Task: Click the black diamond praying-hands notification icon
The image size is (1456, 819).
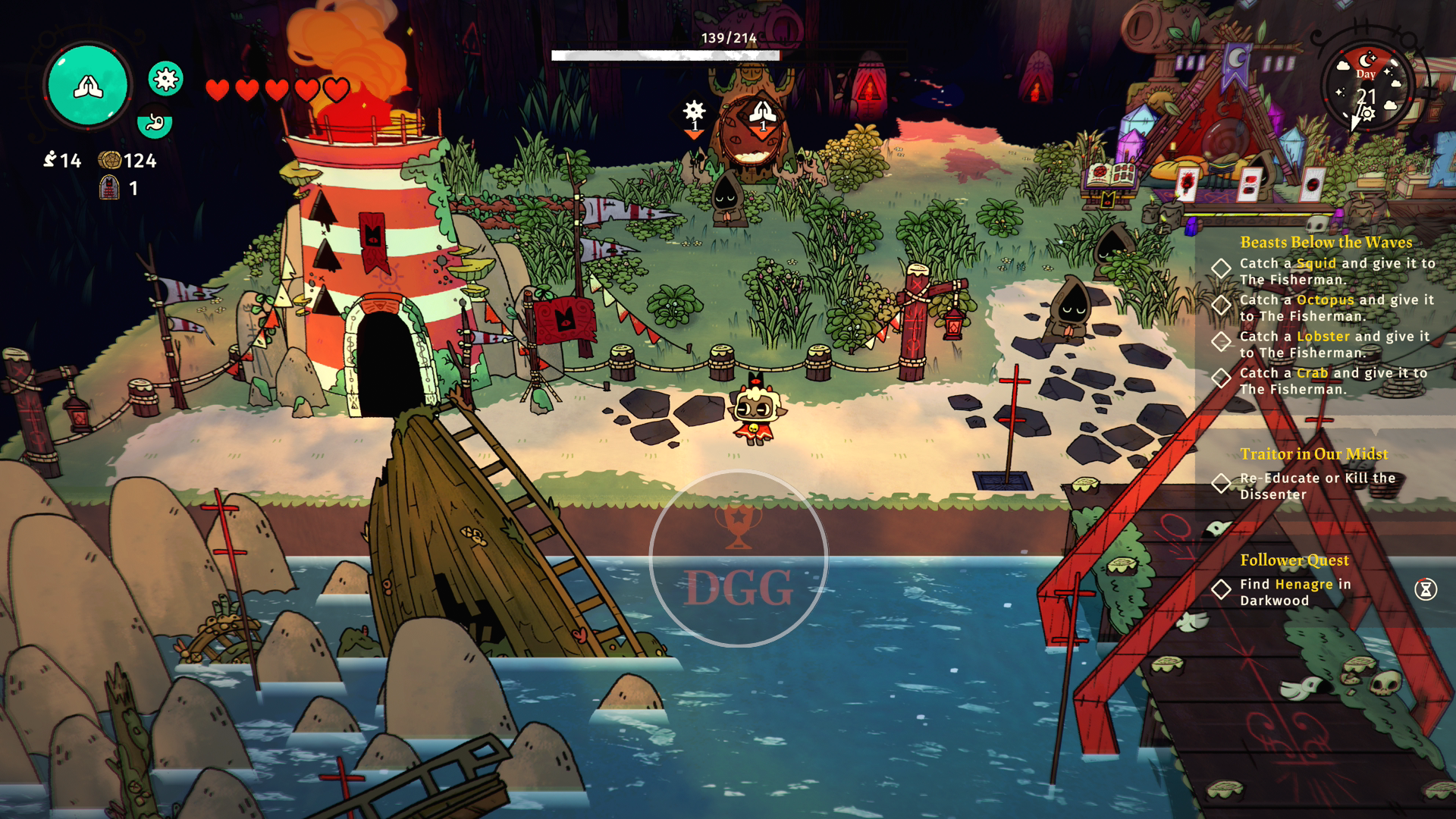Action: (763, 114)
